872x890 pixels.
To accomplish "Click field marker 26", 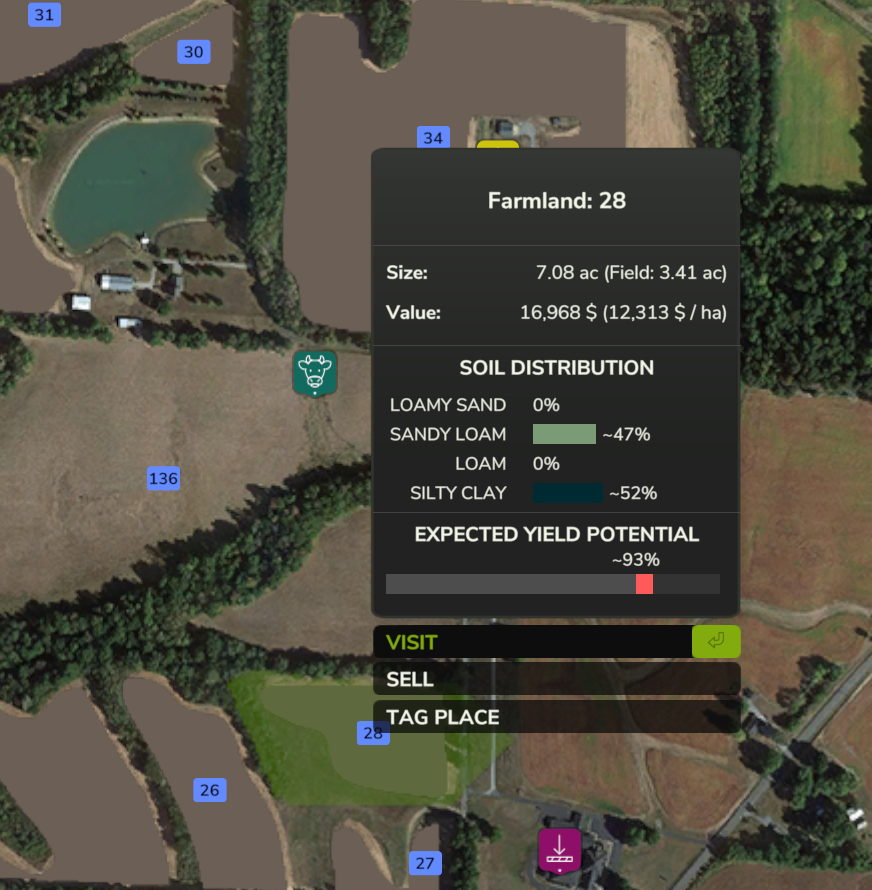I will (209, 791).
